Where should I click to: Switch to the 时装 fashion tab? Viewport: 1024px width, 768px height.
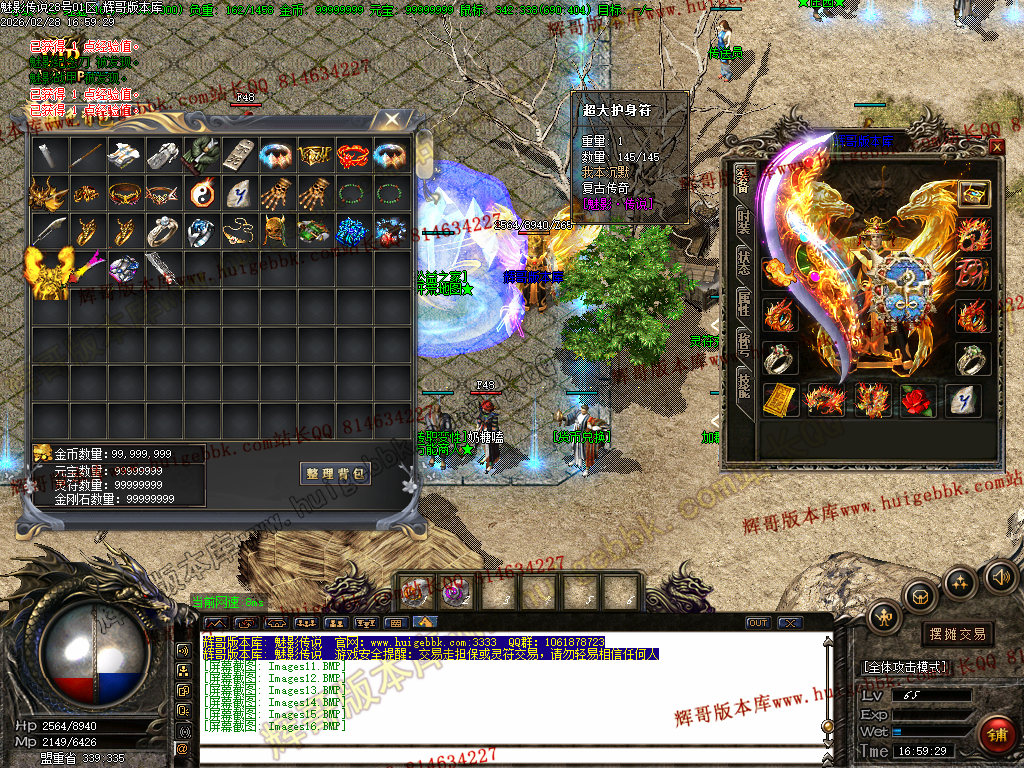743,221
